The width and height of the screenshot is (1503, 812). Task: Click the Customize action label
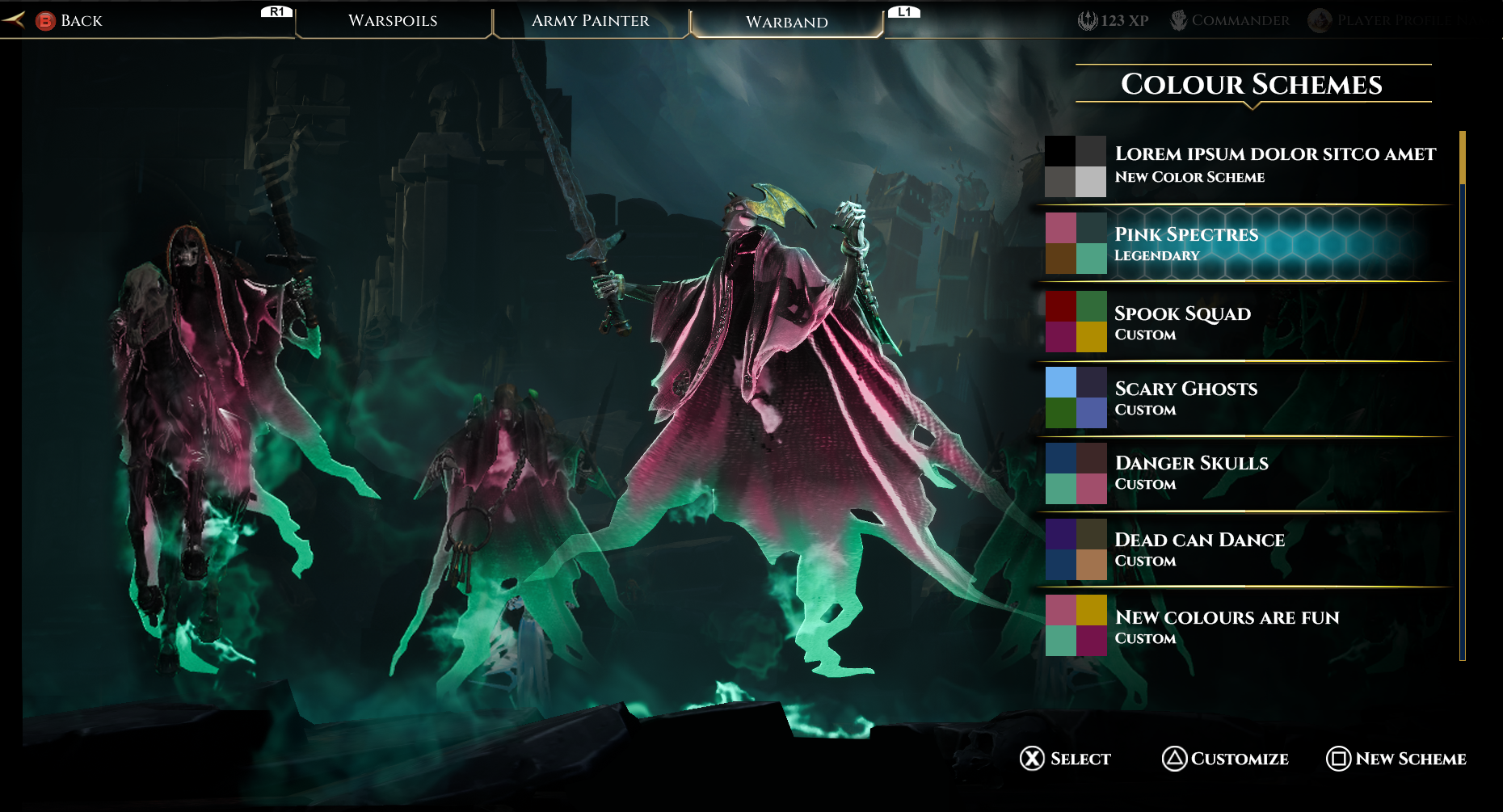(x=1226, y=759)
